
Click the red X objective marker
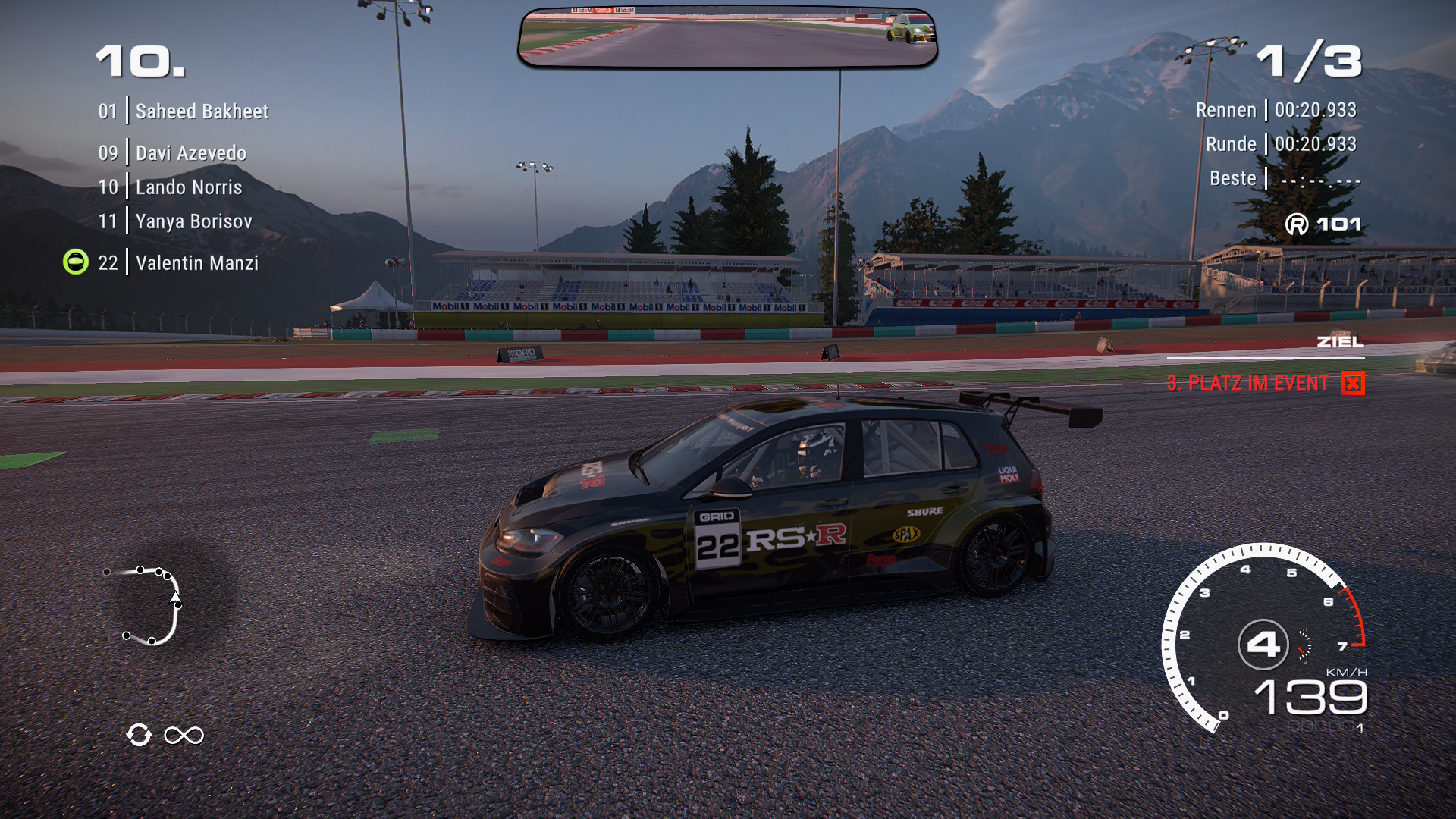1352,384
